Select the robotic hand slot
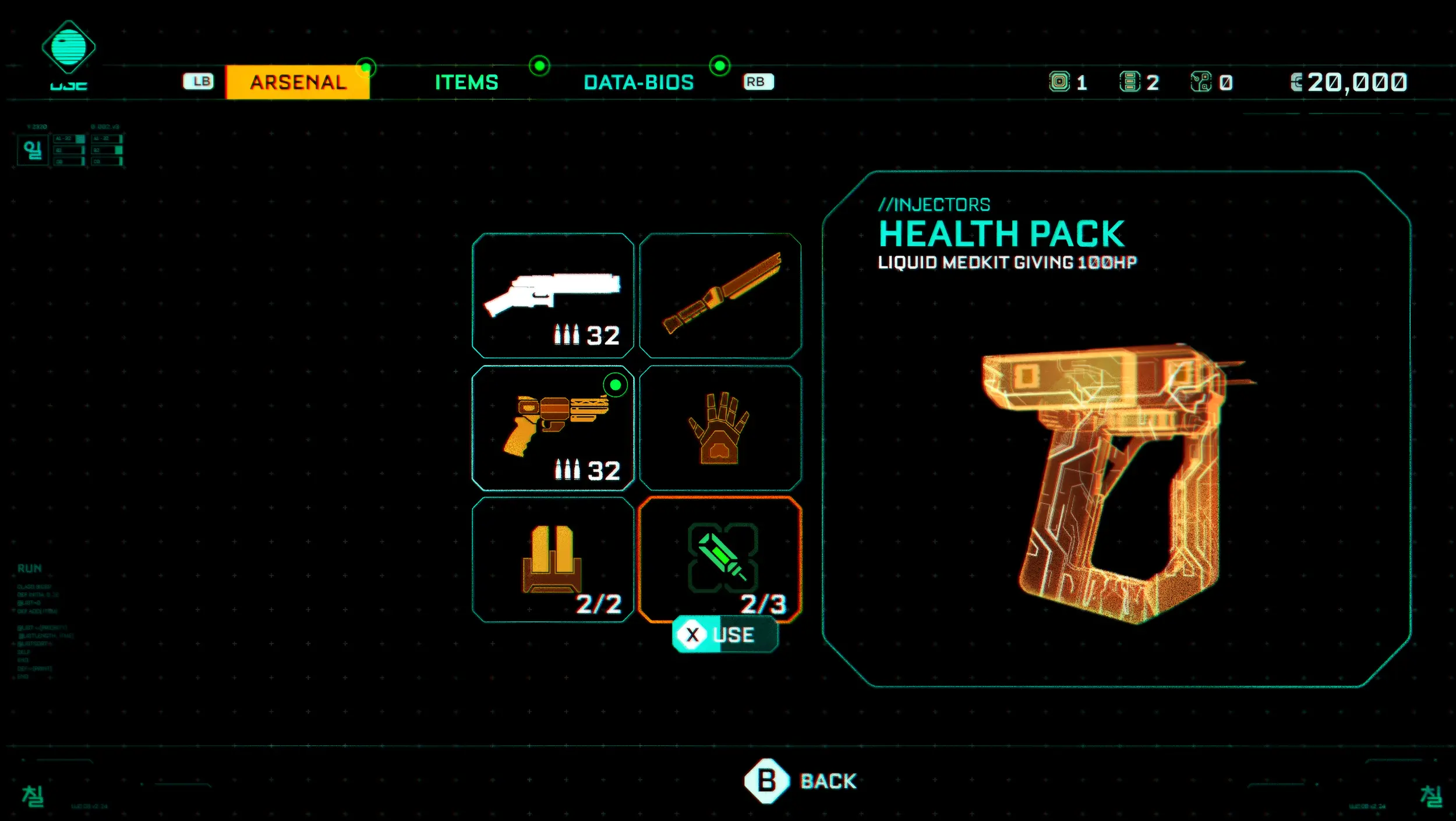Viewport: 1456px width, 821px height. click(720, 428)
